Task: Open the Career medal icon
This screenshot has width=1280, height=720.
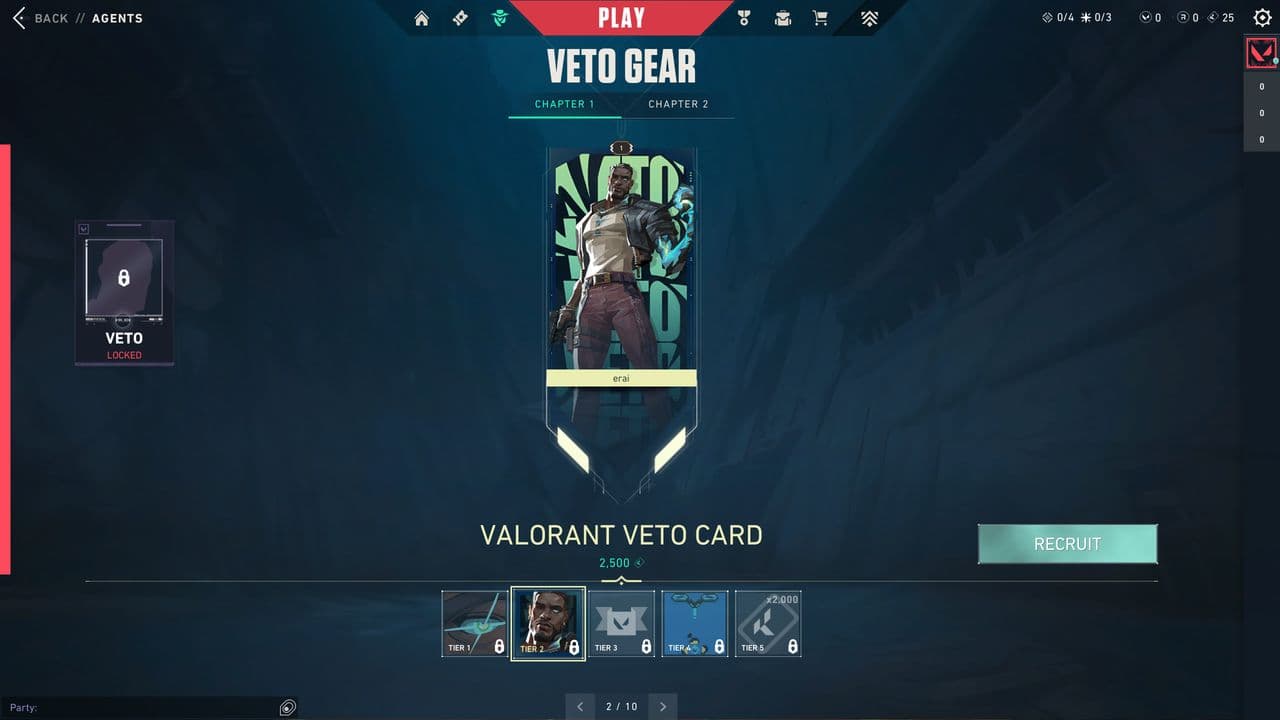Action: (x=742, y=17)
